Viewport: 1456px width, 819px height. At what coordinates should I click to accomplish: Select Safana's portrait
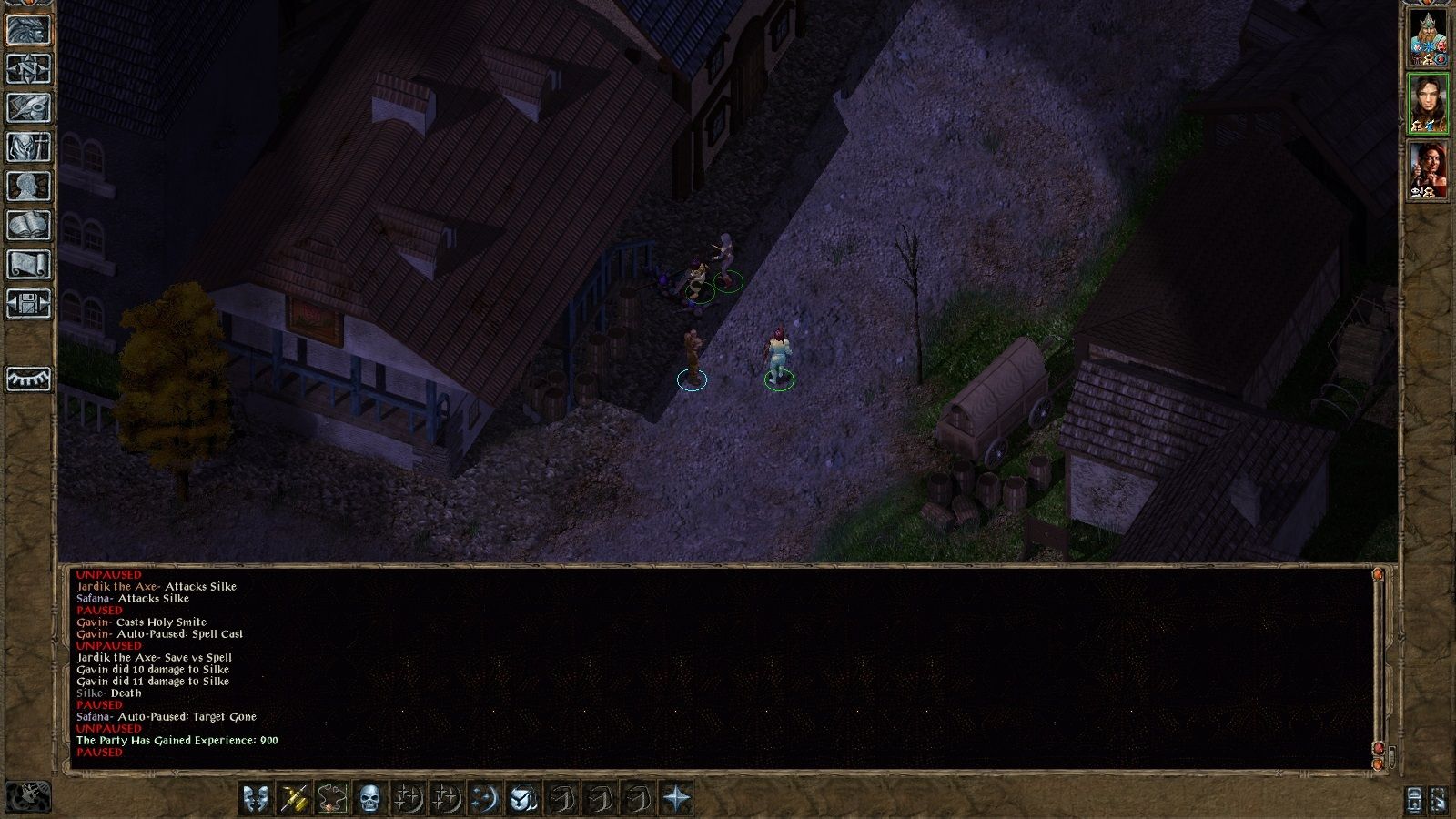coord(1428,171)
